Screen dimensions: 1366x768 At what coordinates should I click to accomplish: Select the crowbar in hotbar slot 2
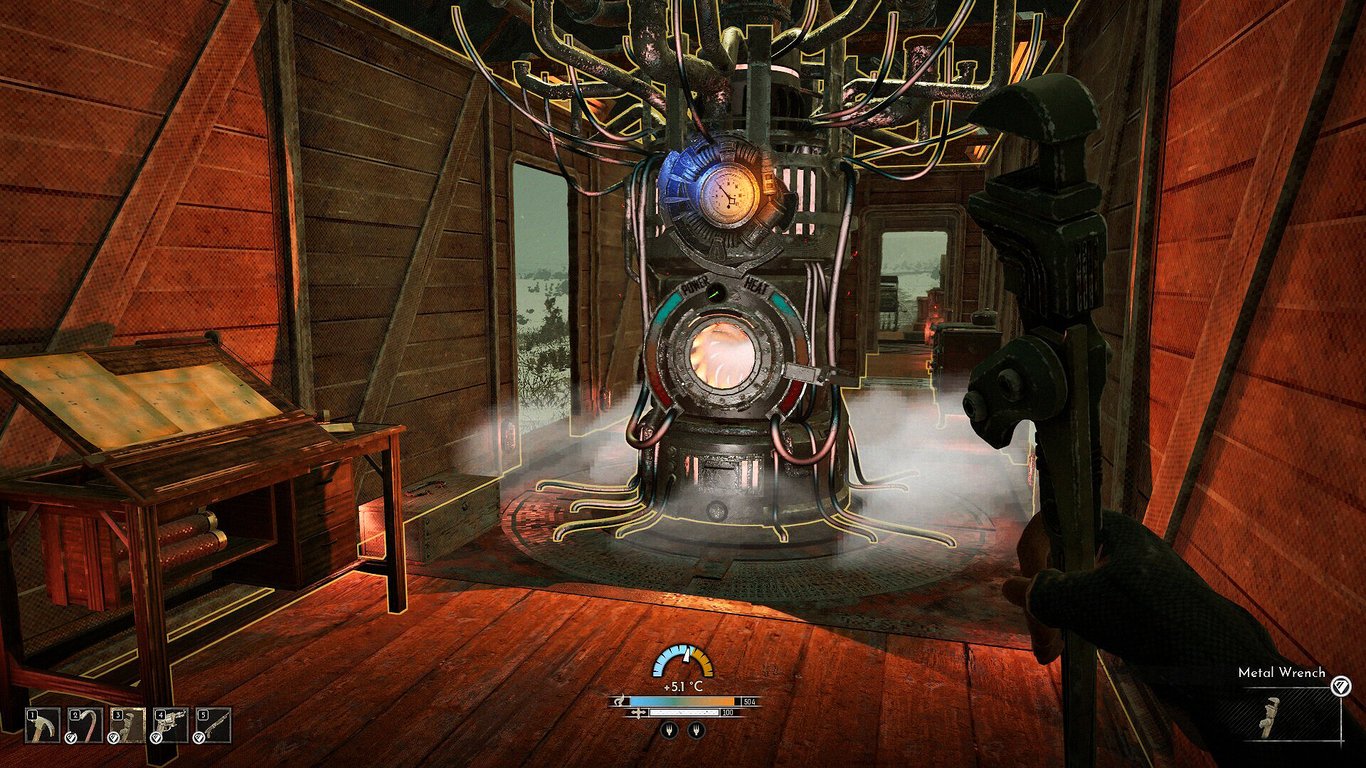click(x=85, y=723)
